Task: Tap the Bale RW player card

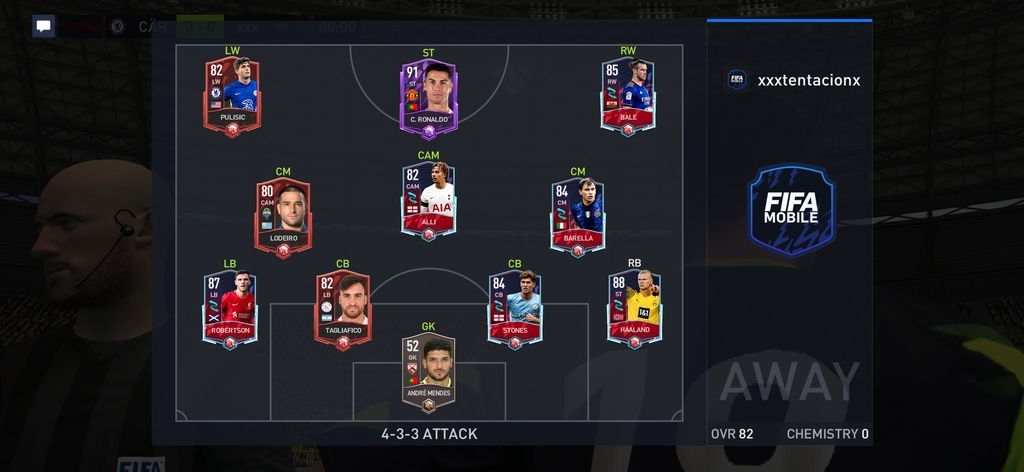Action: [x=628, y=96]
